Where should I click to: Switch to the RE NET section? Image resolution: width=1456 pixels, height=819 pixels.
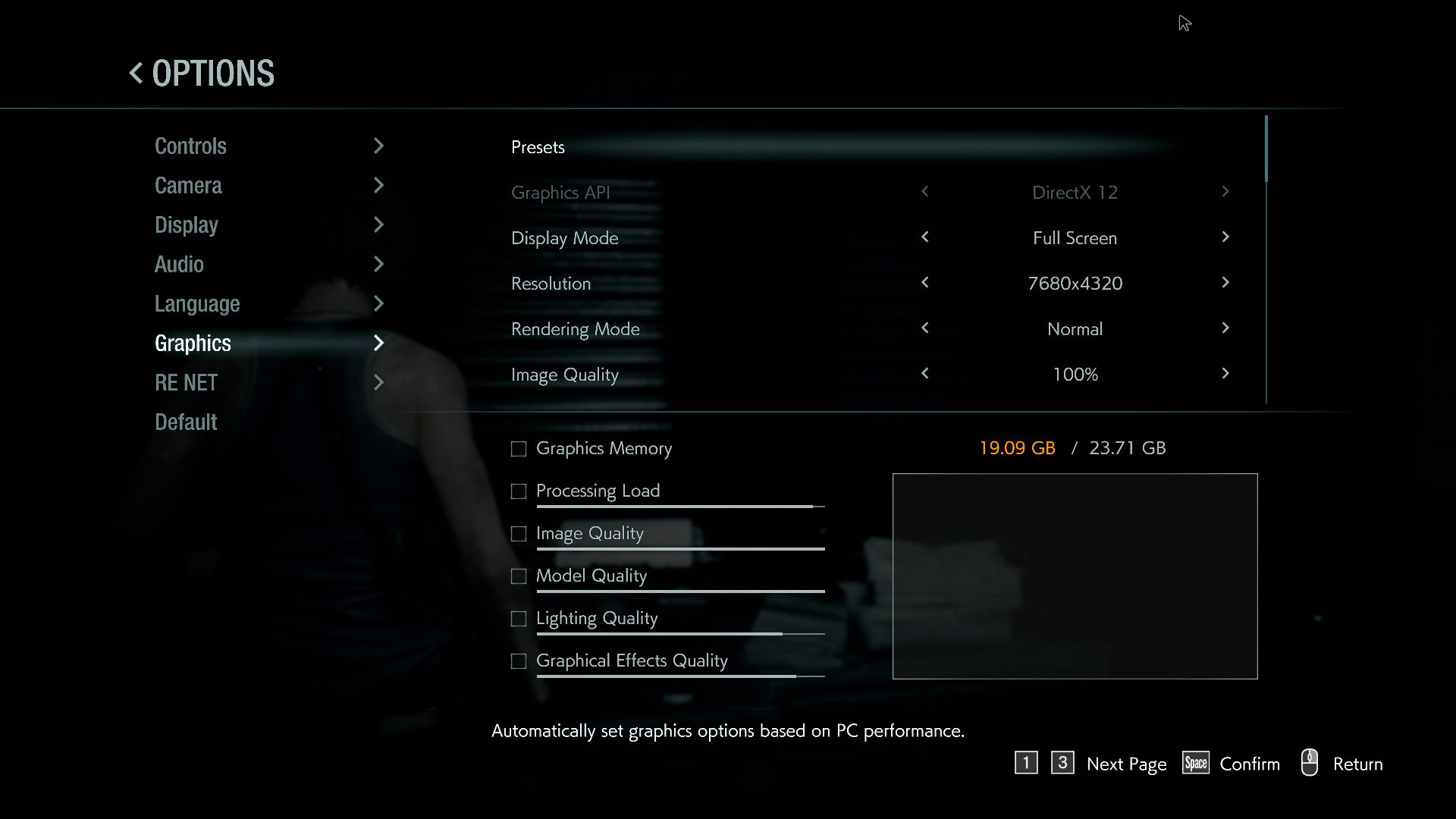(185, 382)
